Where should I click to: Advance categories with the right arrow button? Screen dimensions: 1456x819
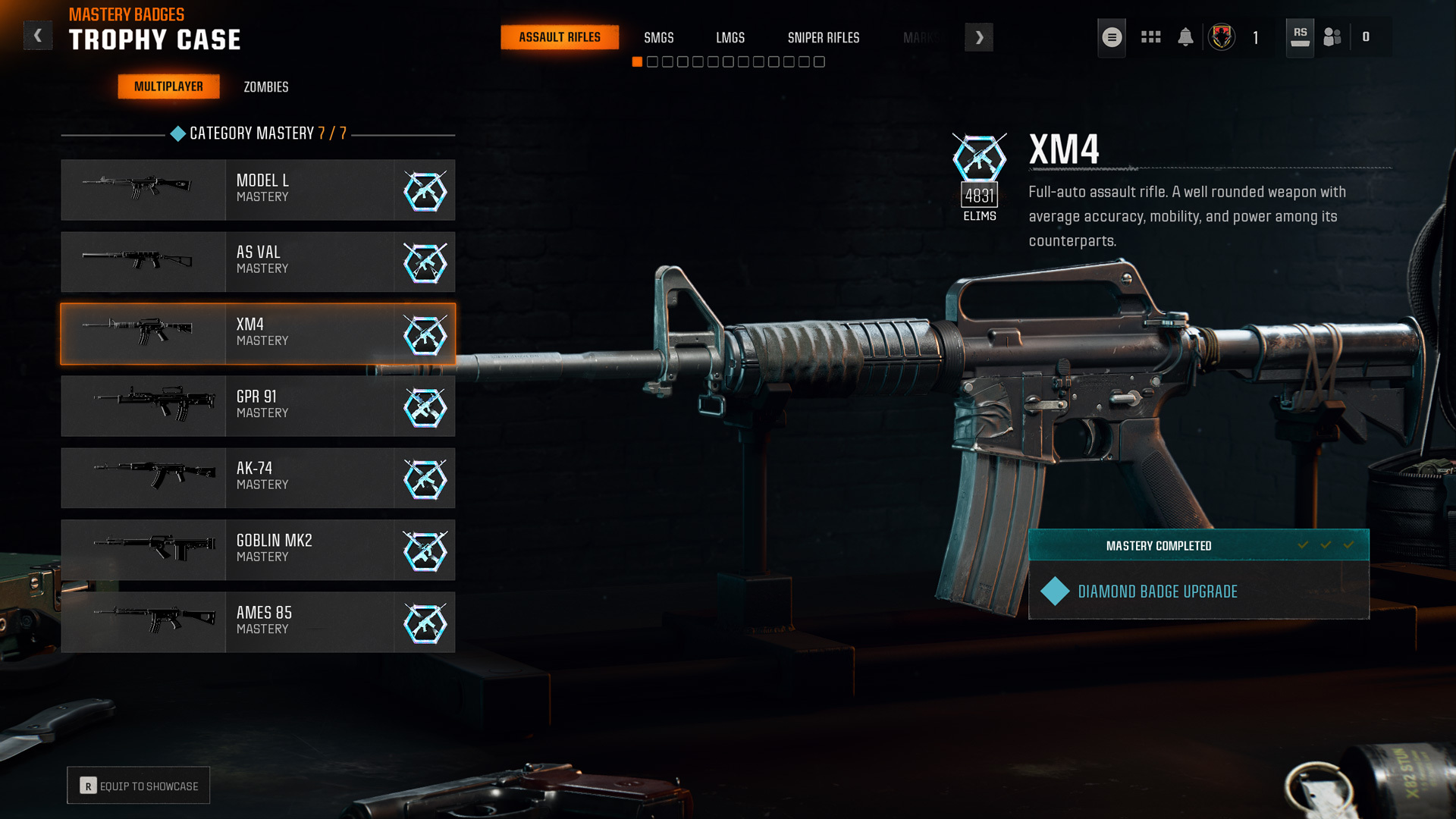pos(978,37)
